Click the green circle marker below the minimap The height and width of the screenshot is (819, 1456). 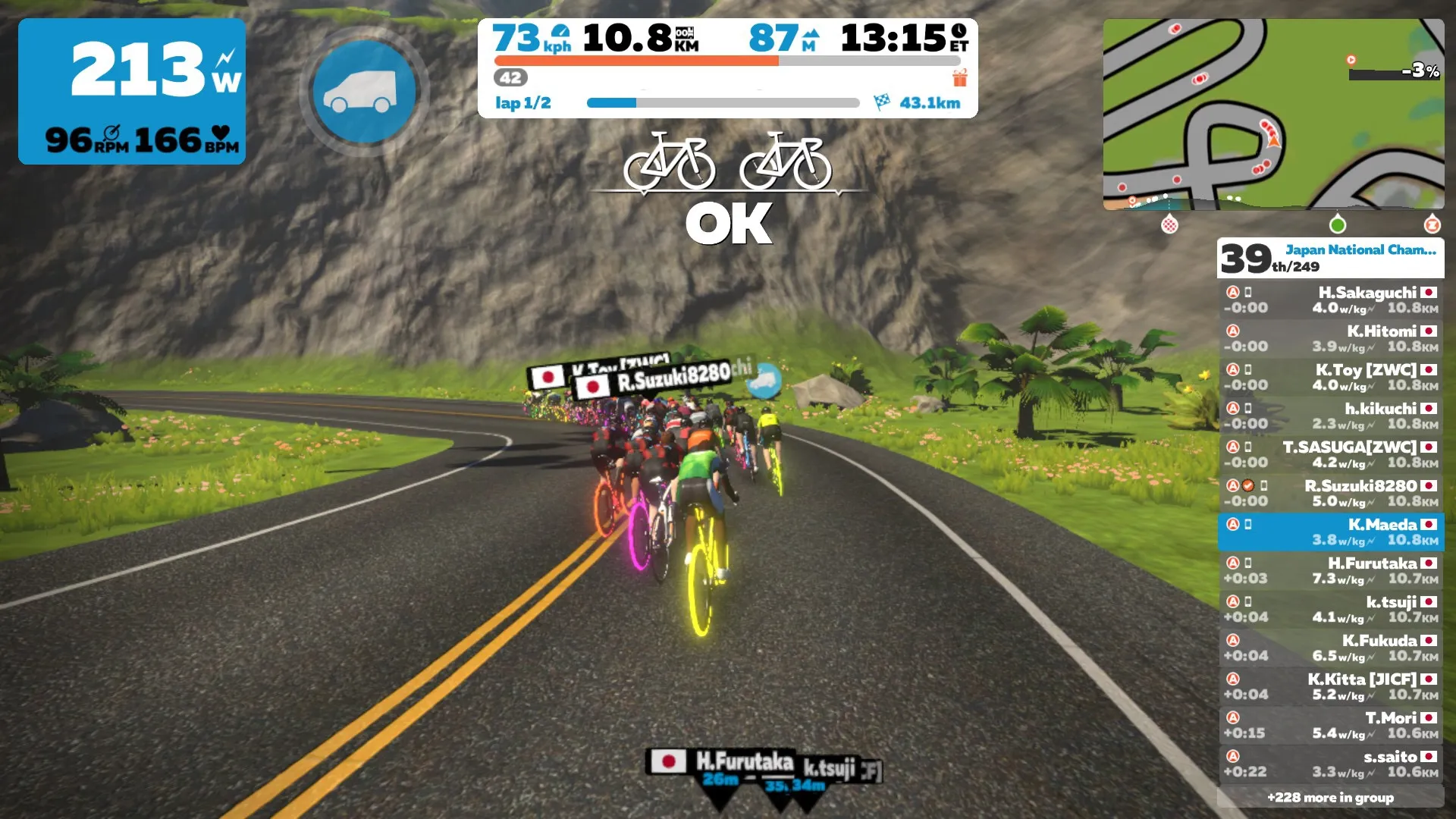click(1338, 224)
